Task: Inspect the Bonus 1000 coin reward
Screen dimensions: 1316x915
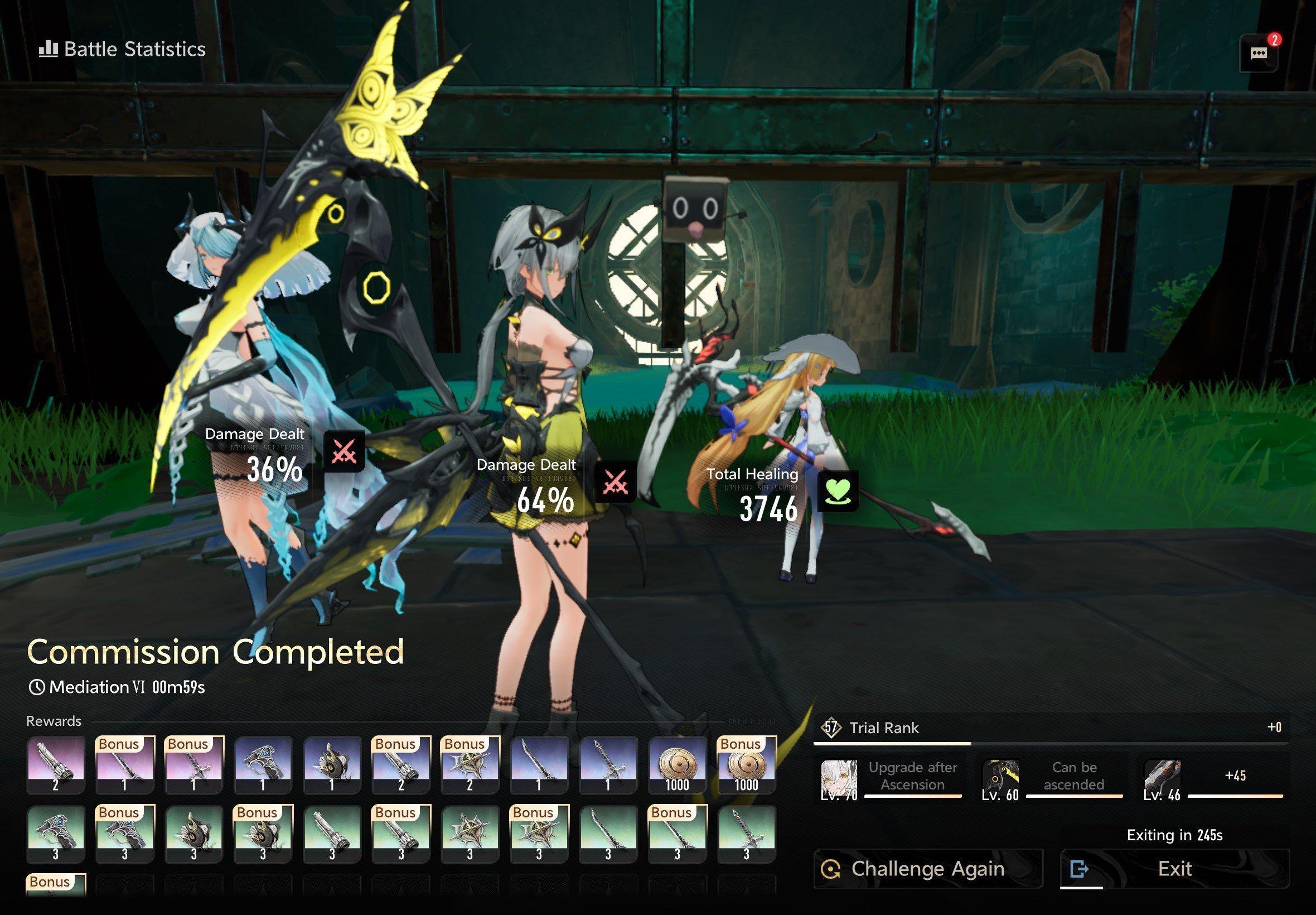Action: [x=747, y=765]
